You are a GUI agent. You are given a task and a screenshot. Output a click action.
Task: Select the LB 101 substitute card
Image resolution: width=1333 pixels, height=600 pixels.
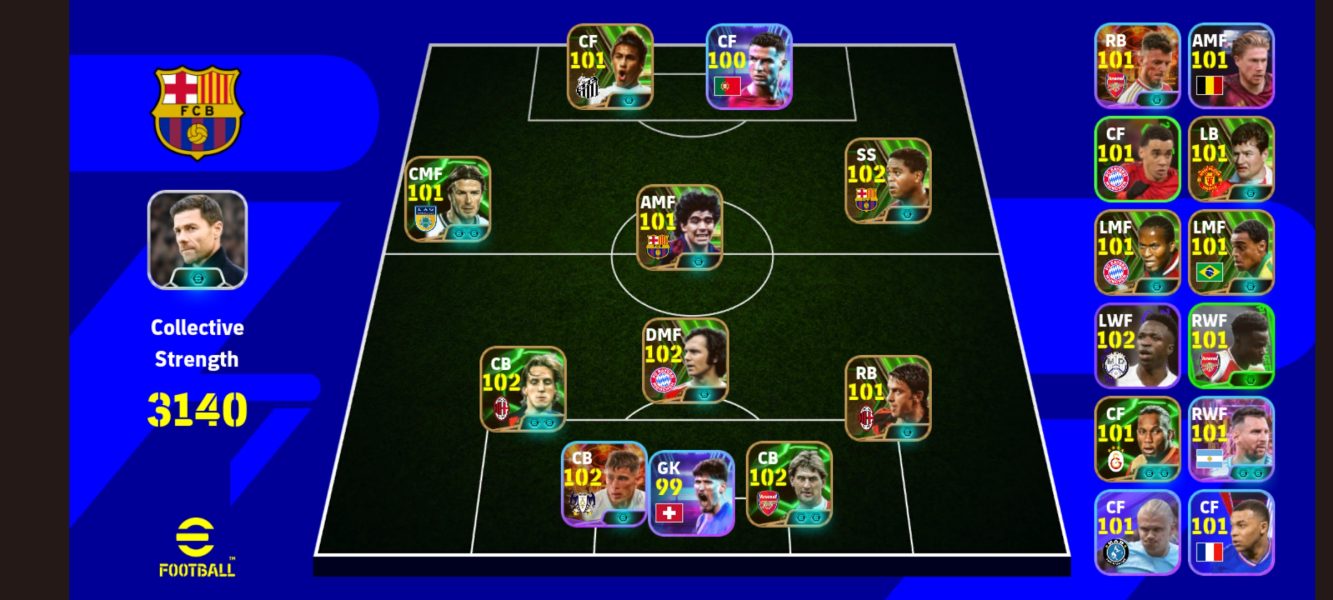1231,159
